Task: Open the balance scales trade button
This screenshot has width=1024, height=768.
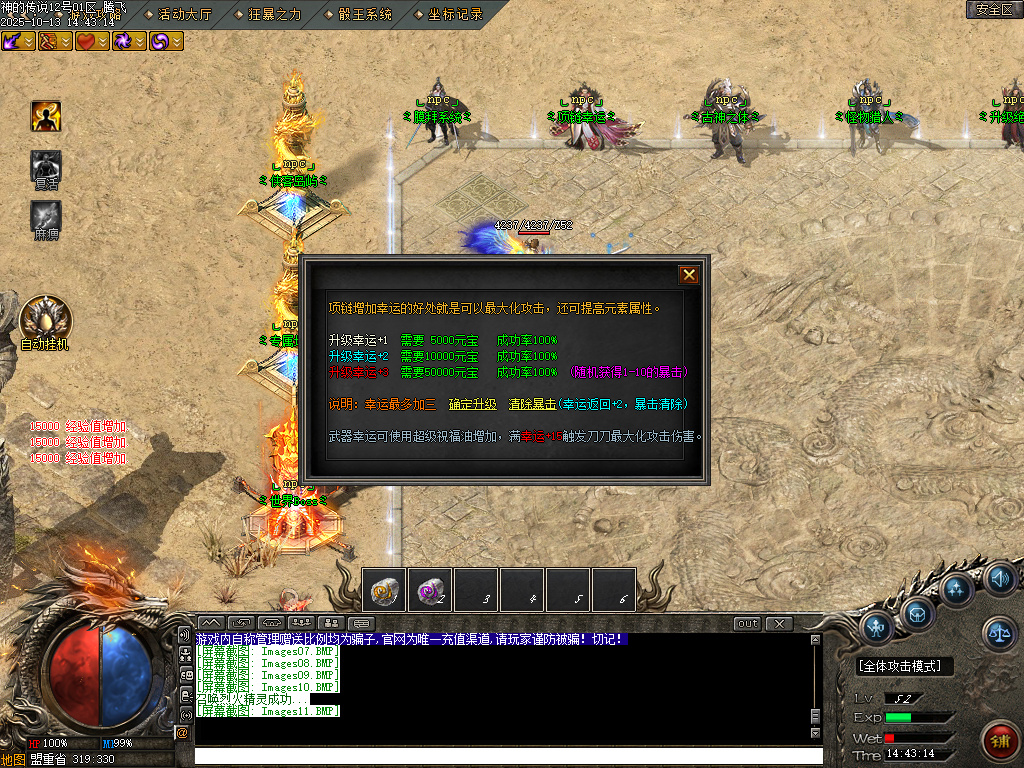Action: tap(997, 630)
